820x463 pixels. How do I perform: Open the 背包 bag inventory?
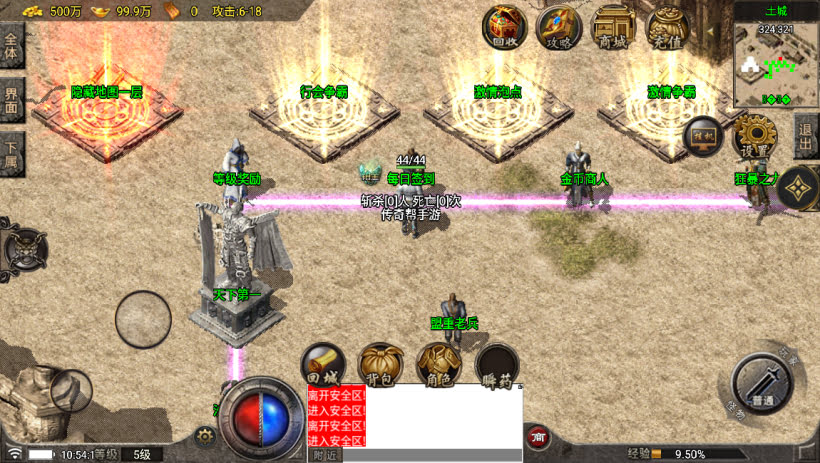(x=381, y=365)
